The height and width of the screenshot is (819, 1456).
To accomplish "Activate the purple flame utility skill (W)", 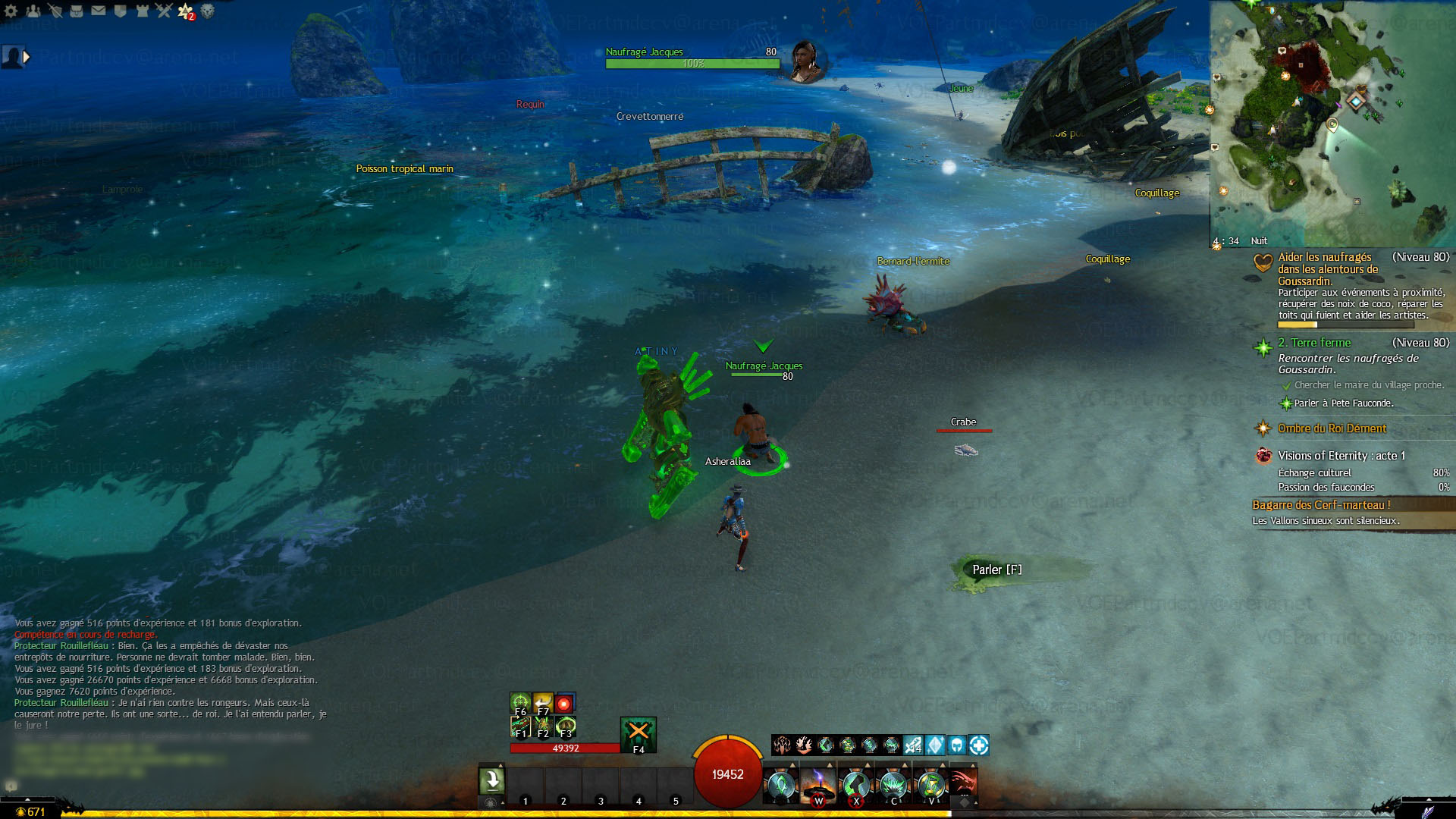I will tap(818, 784).
